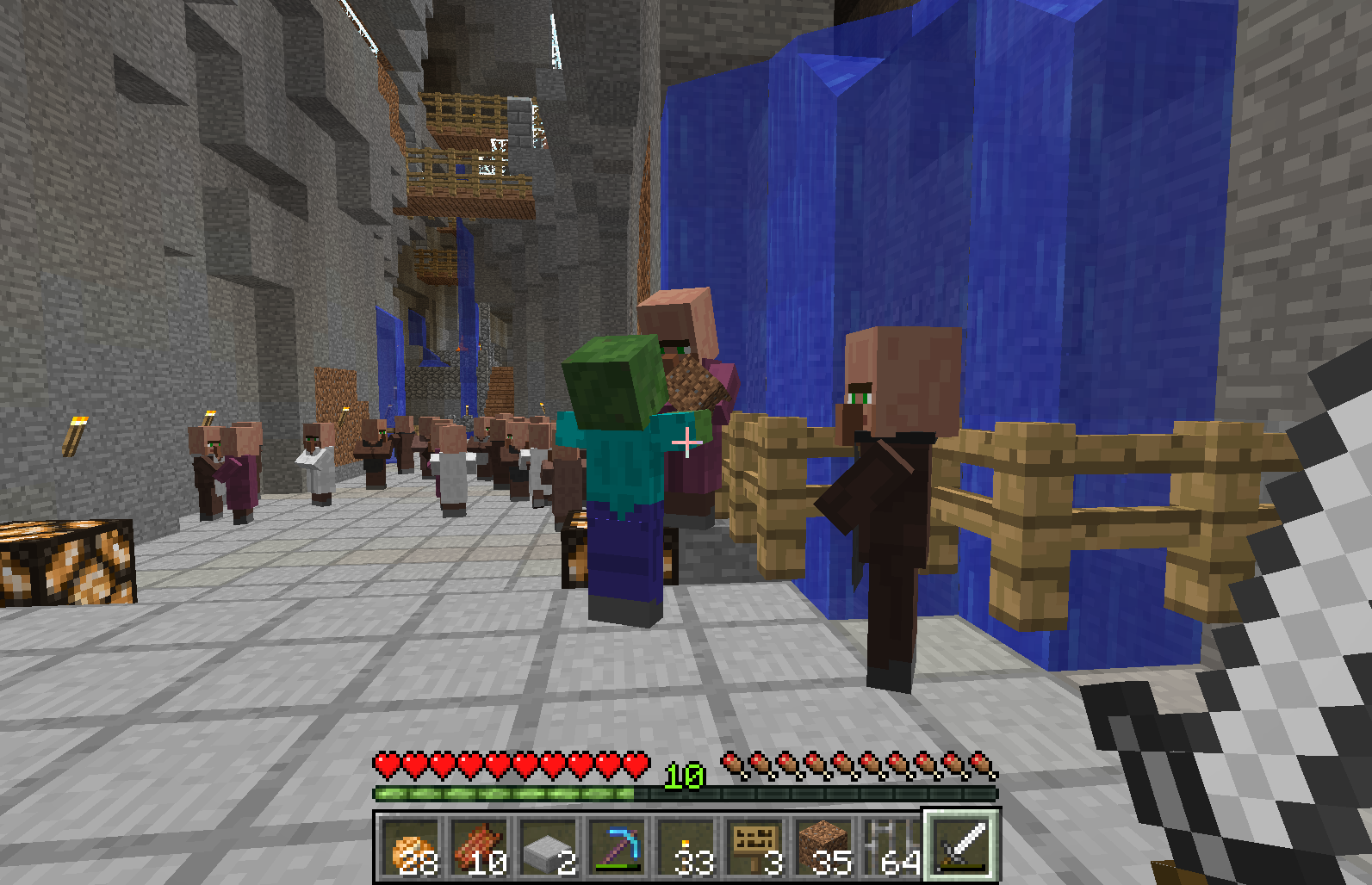This screenshot has width=1372, height=885.
Task: Equip the diamond pickaxe
Action: (x=618, y=847)
